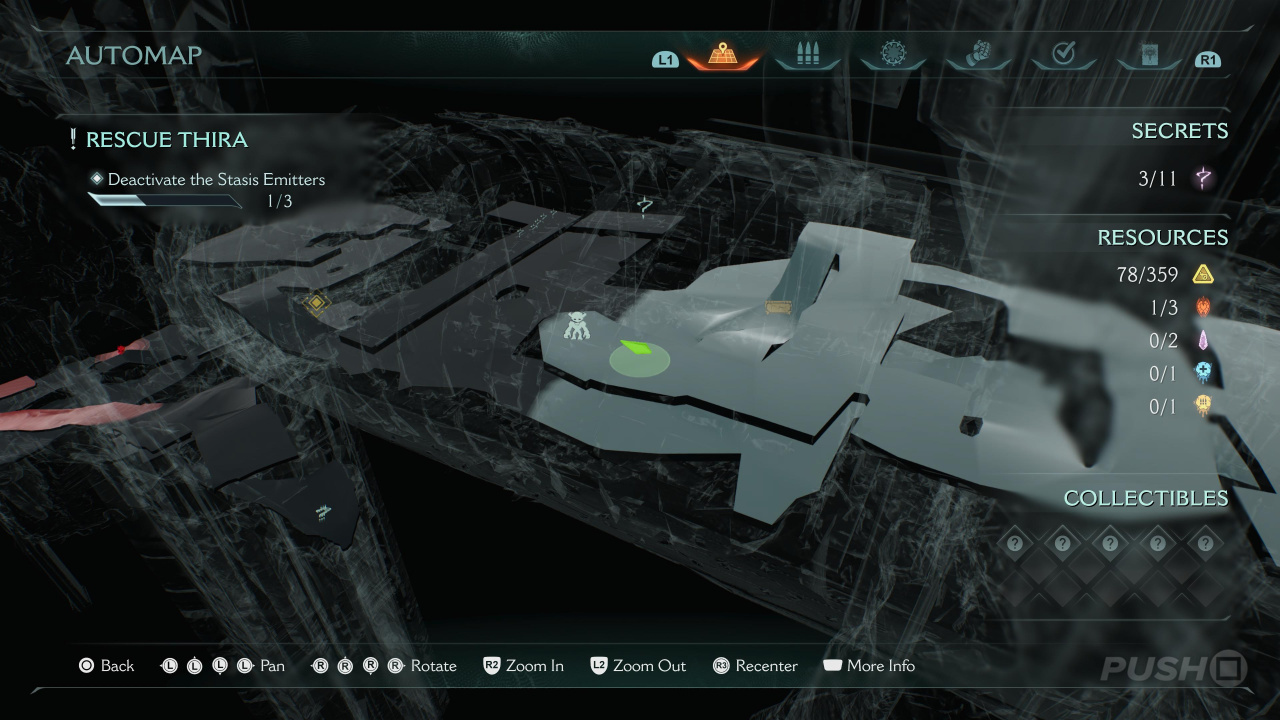This screenshot has width=1280, height=720.
Task: Open the checkmark challenges tab
Action: pyautogui.click(x=1064, y=54)
